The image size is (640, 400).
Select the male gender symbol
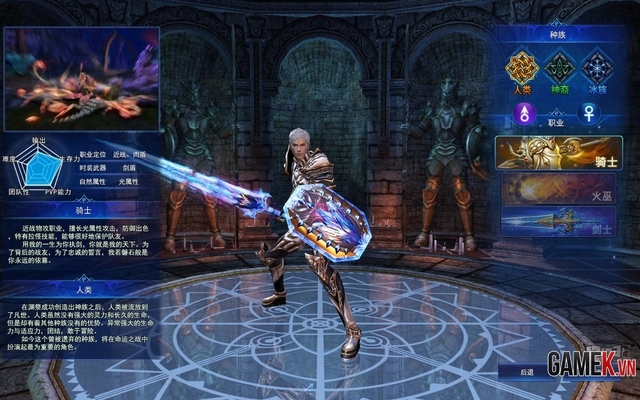coord(521,115)
